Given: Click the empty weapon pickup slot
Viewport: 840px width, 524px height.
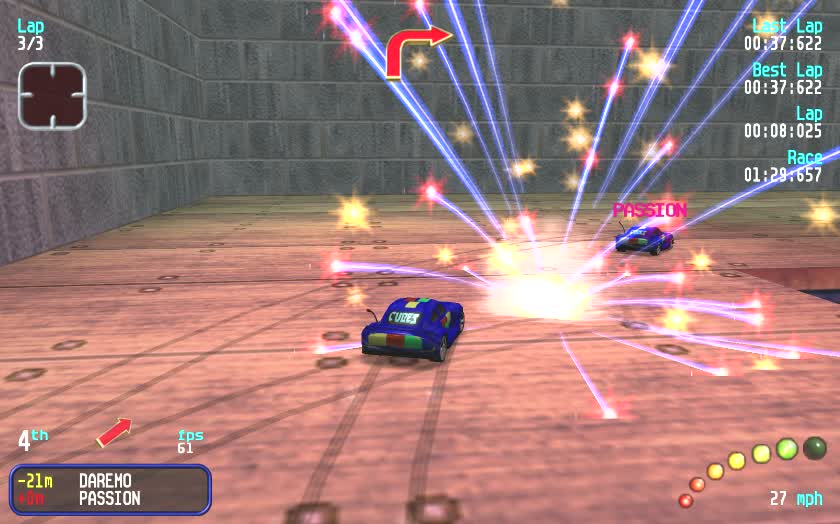Looking at the screenshot, I should [x=52, y=96].
